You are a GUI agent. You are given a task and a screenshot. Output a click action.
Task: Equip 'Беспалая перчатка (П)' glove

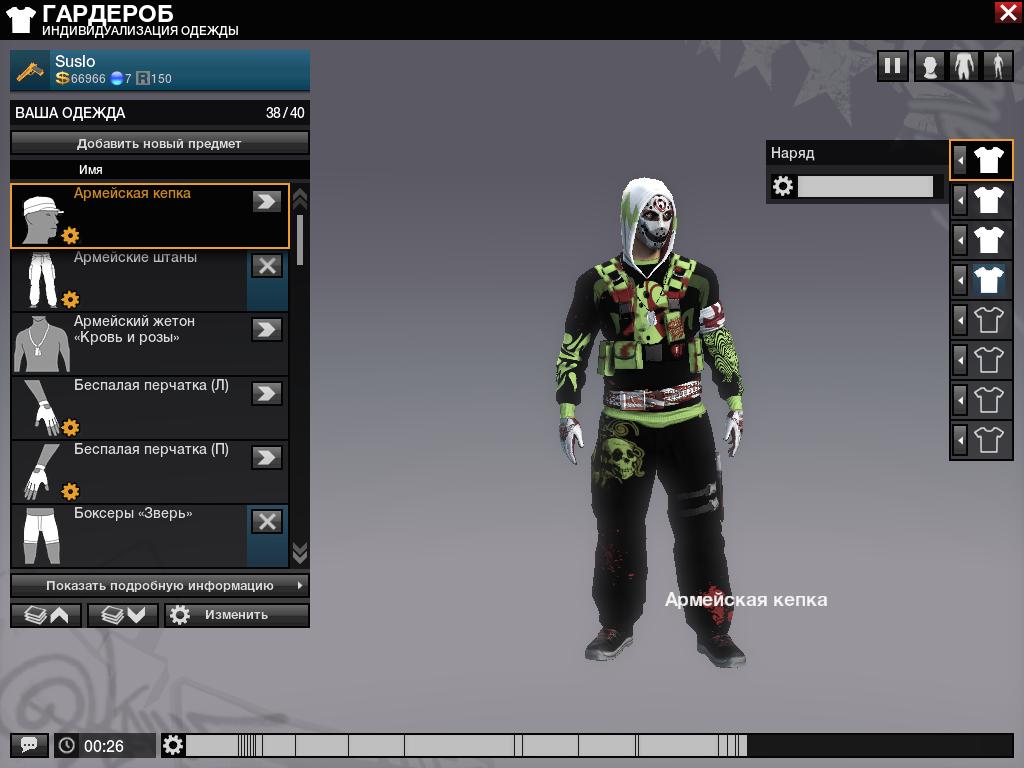point(266,457)
